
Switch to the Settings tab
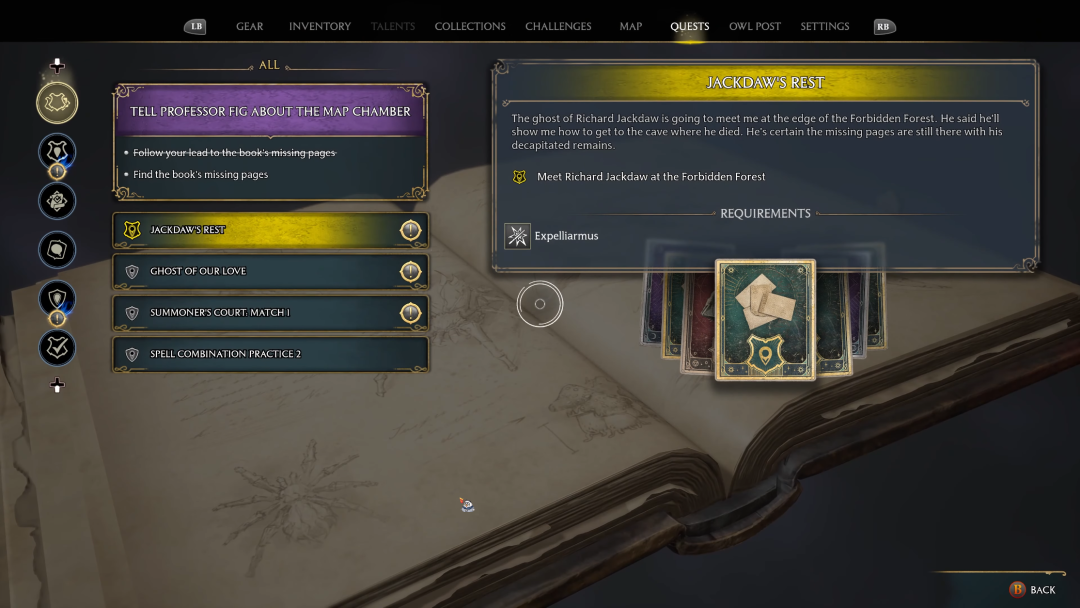(824, 27)
